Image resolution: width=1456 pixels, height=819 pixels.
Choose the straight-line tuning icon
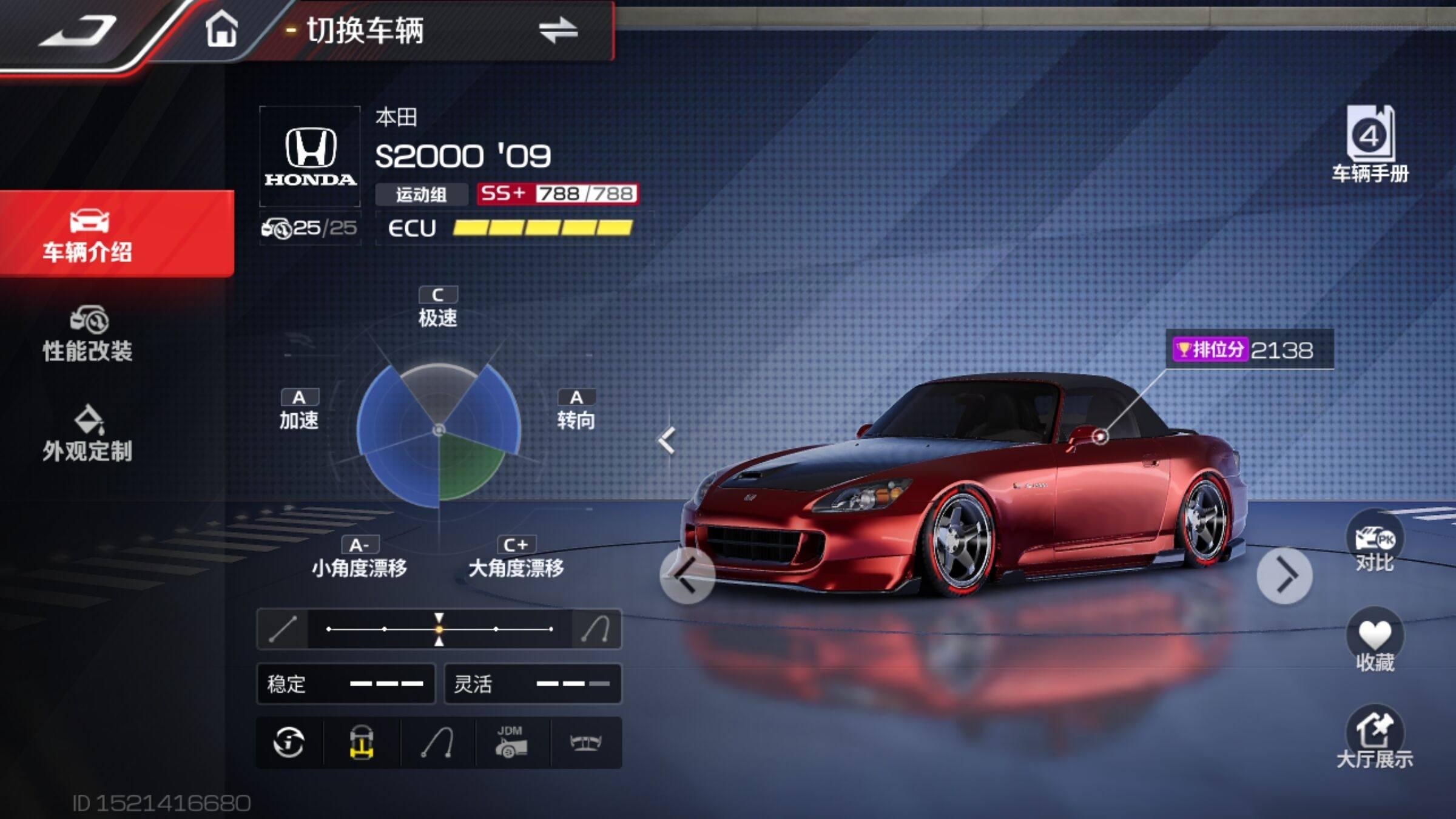(283, 629)
